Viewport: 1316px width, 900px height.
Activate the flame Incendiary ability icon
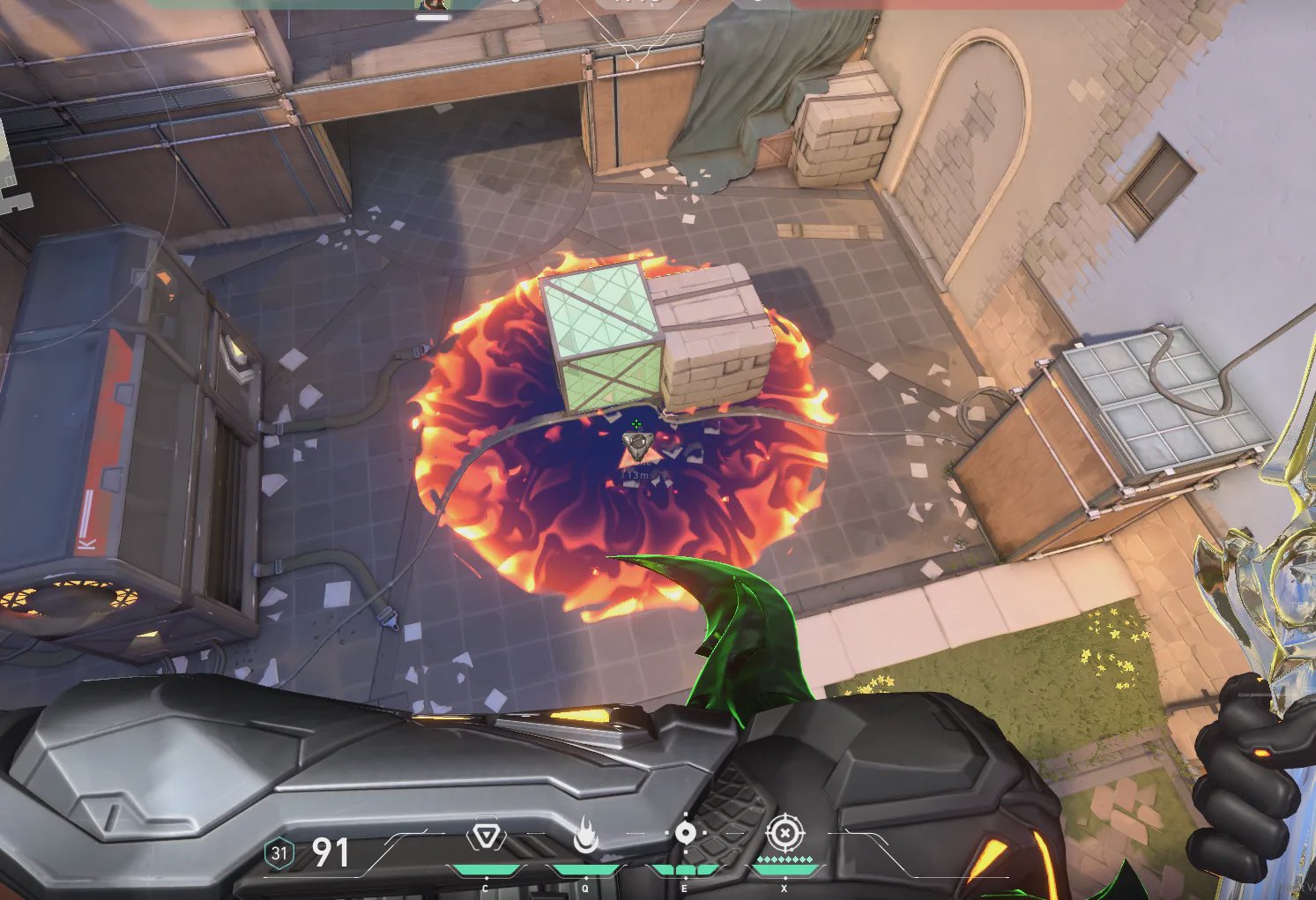[x=584, y=836]
